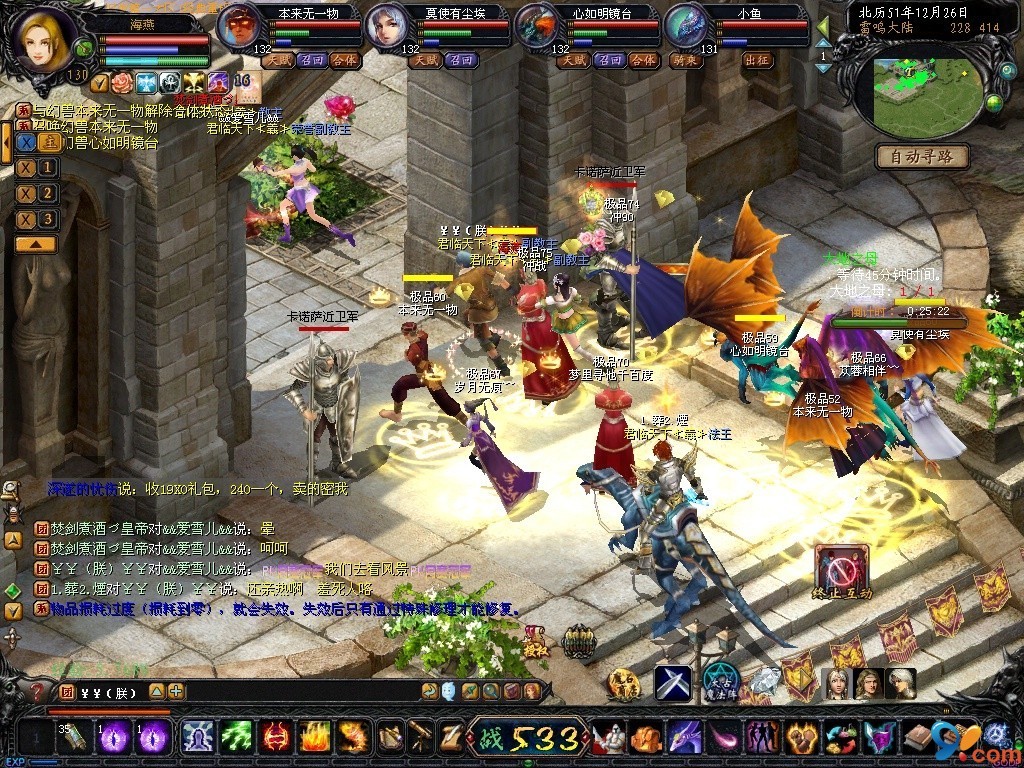Viewport: 1024px width, 768px height.
Task: Activate the flame skill on the hotbar
Action: [314, 739]
